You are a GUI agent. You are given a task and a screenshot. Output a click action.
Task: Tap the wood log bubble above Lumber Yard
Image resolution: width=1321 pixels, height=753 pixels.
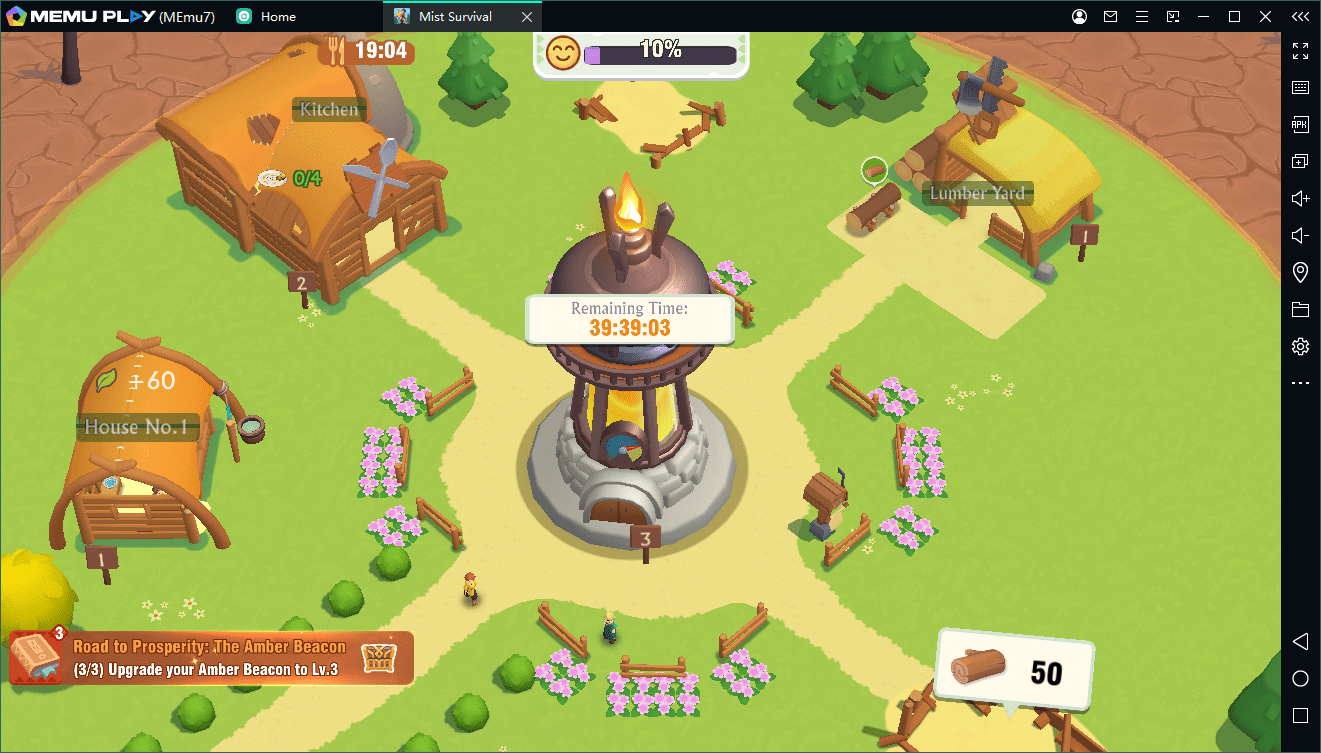point(875,170)
